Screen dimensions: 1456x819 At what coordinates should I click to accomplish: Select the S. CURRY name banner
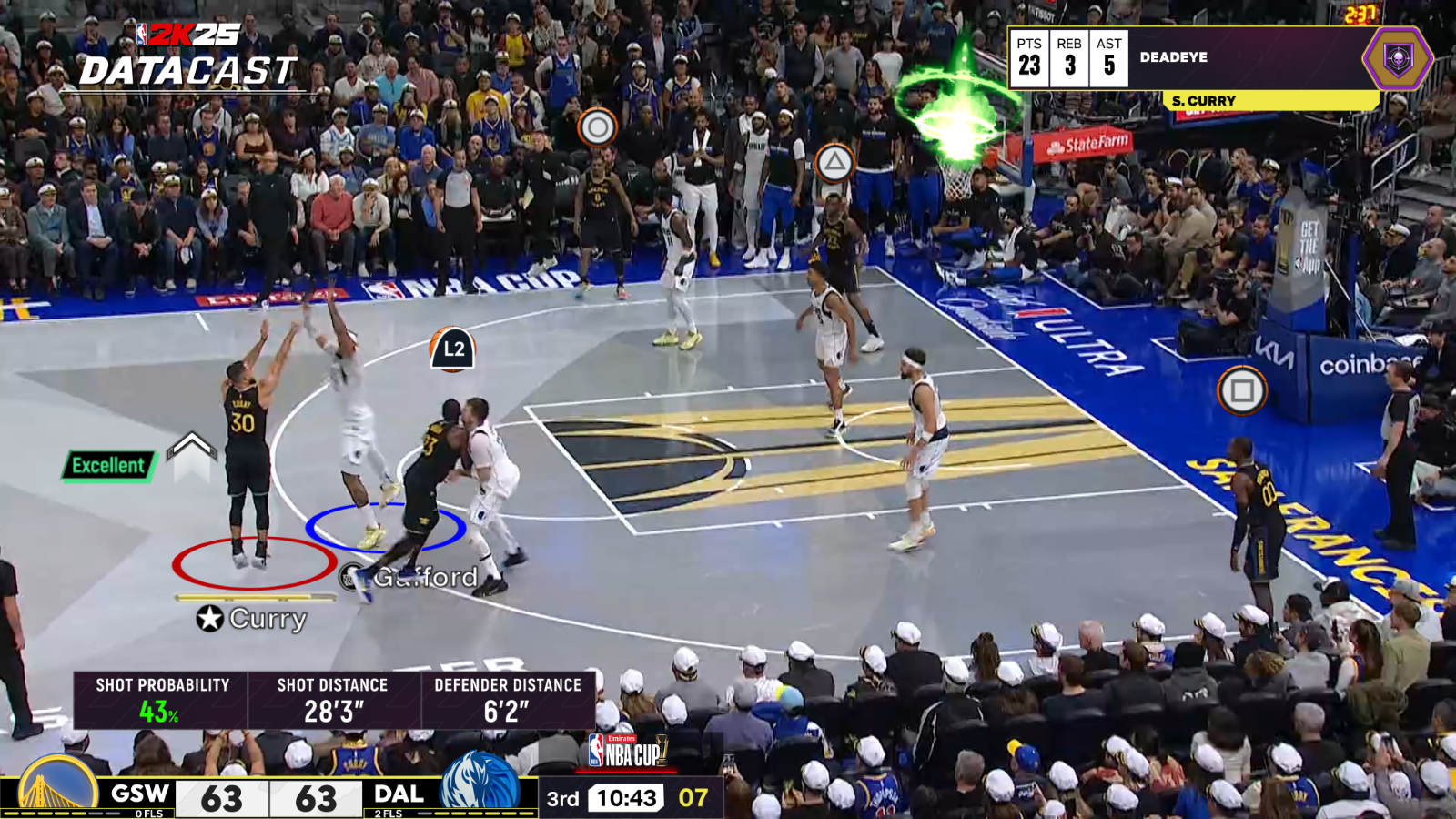pos(1203,101)
